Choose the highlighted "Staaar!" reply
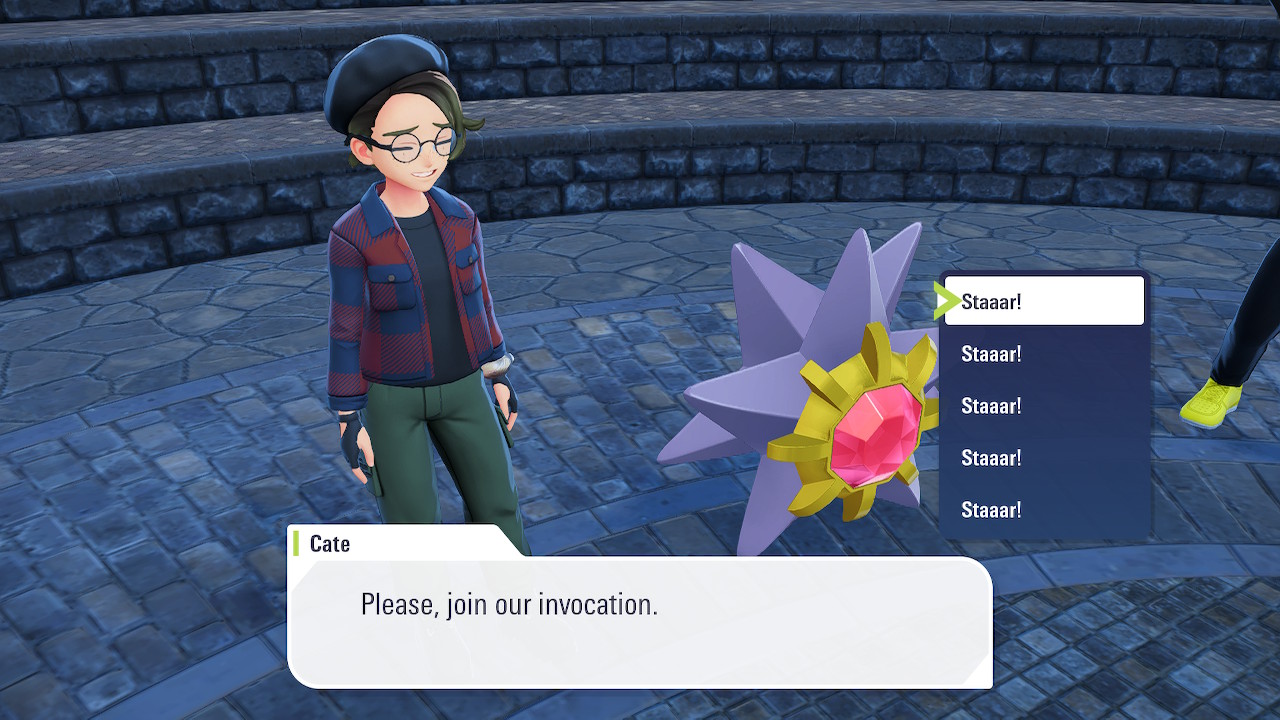Image resolution: width=1280 pixels, height=720 pixels. pyautogui.click(x=1043, y=301)
